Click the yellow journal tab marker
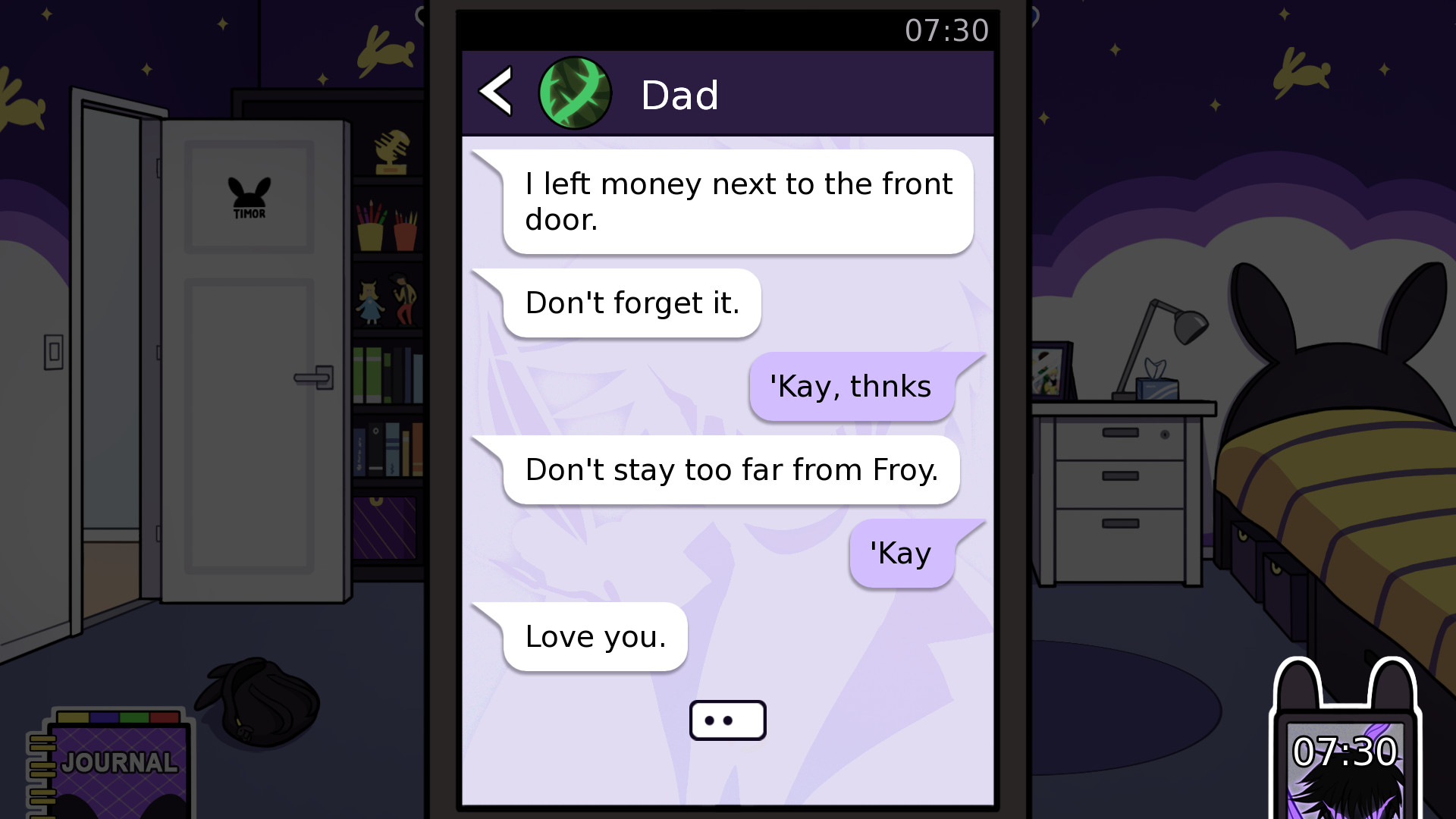This screenshot has width=1456, height=819. click(x=72, y=717)
